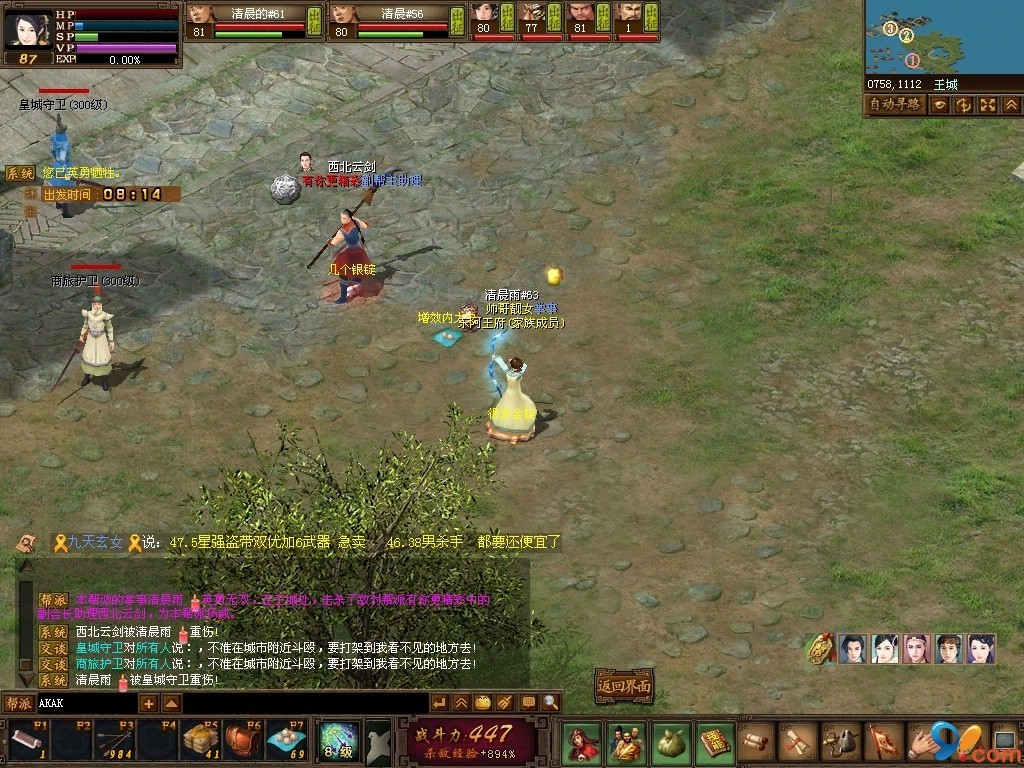1024x768 pixels.
Task: Click the eye icon under the minimap
Action: coord(941,105)
